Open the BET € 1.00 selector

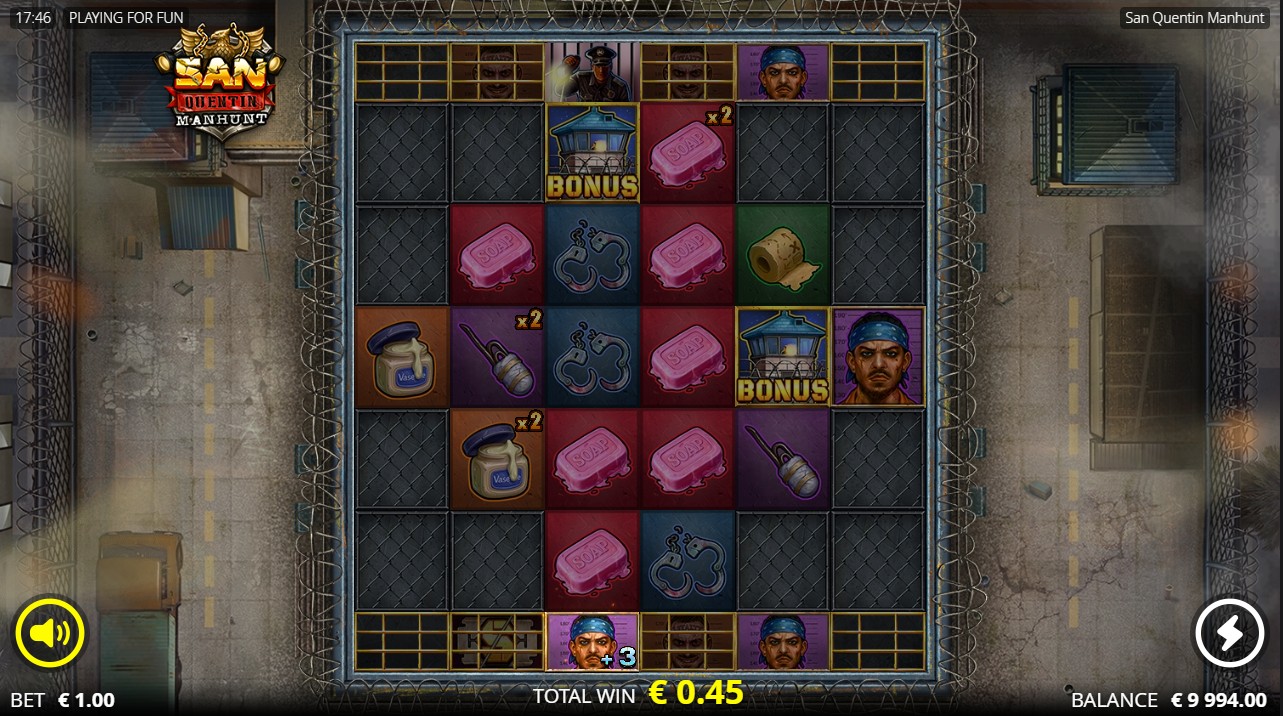click(63, 700)
